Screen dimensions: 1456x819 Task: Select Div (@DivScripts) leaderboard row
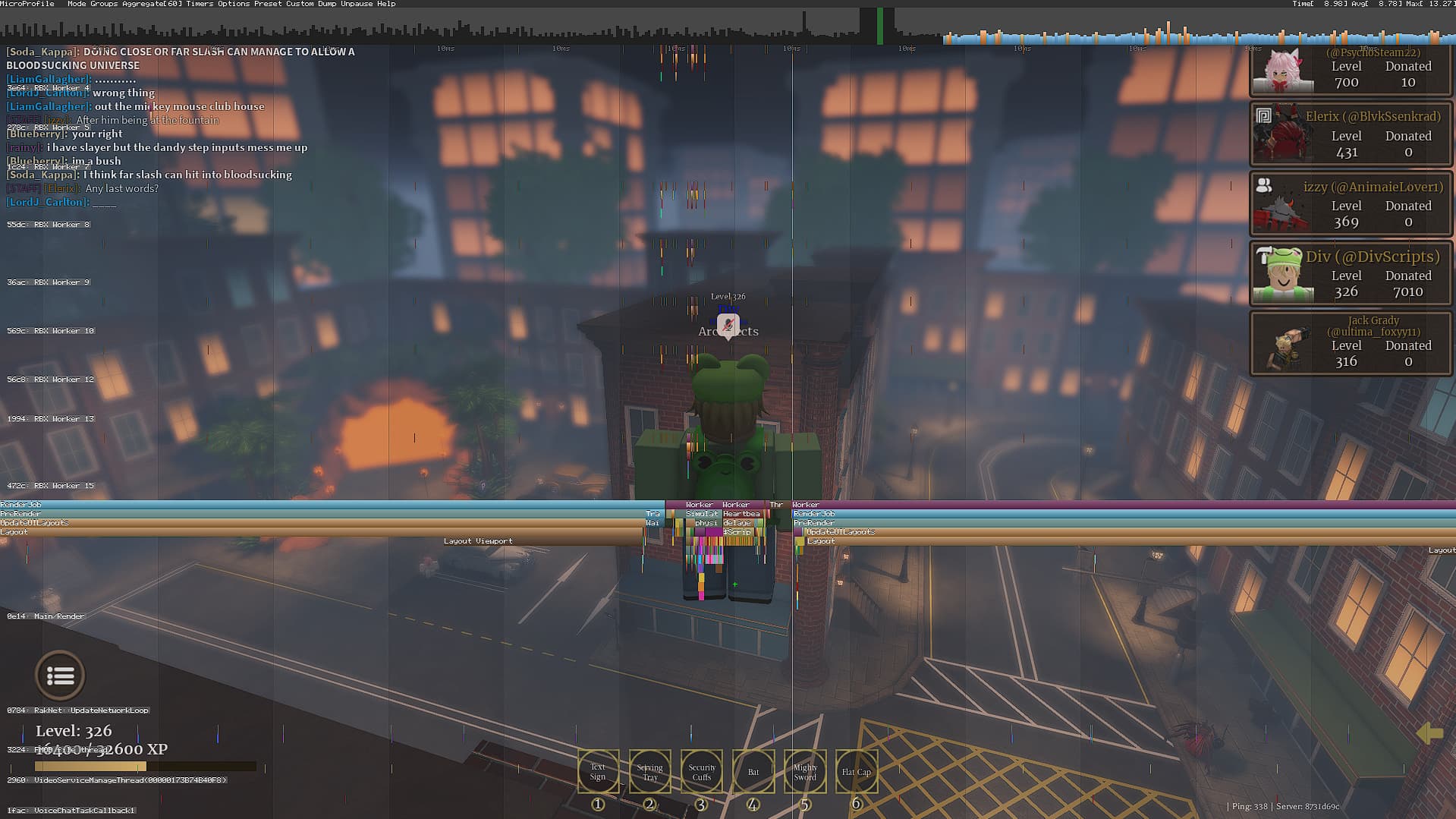coord(1351,273)
